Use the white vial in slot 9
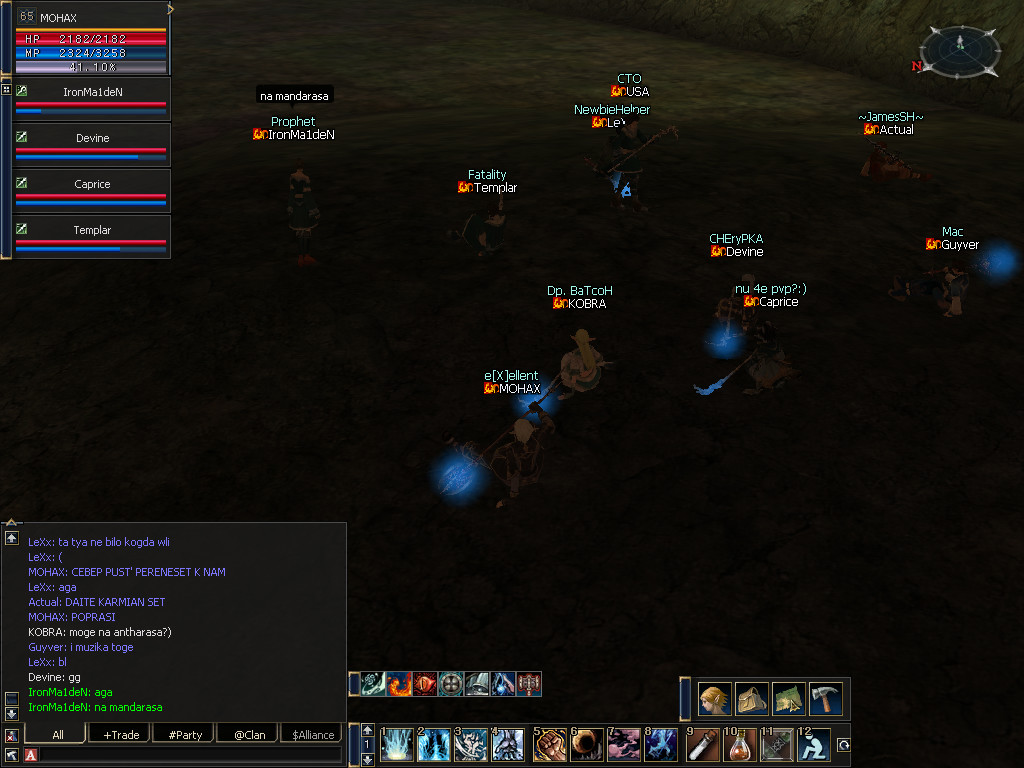This screenshot has width=1024, height=768. pos(703,745)
